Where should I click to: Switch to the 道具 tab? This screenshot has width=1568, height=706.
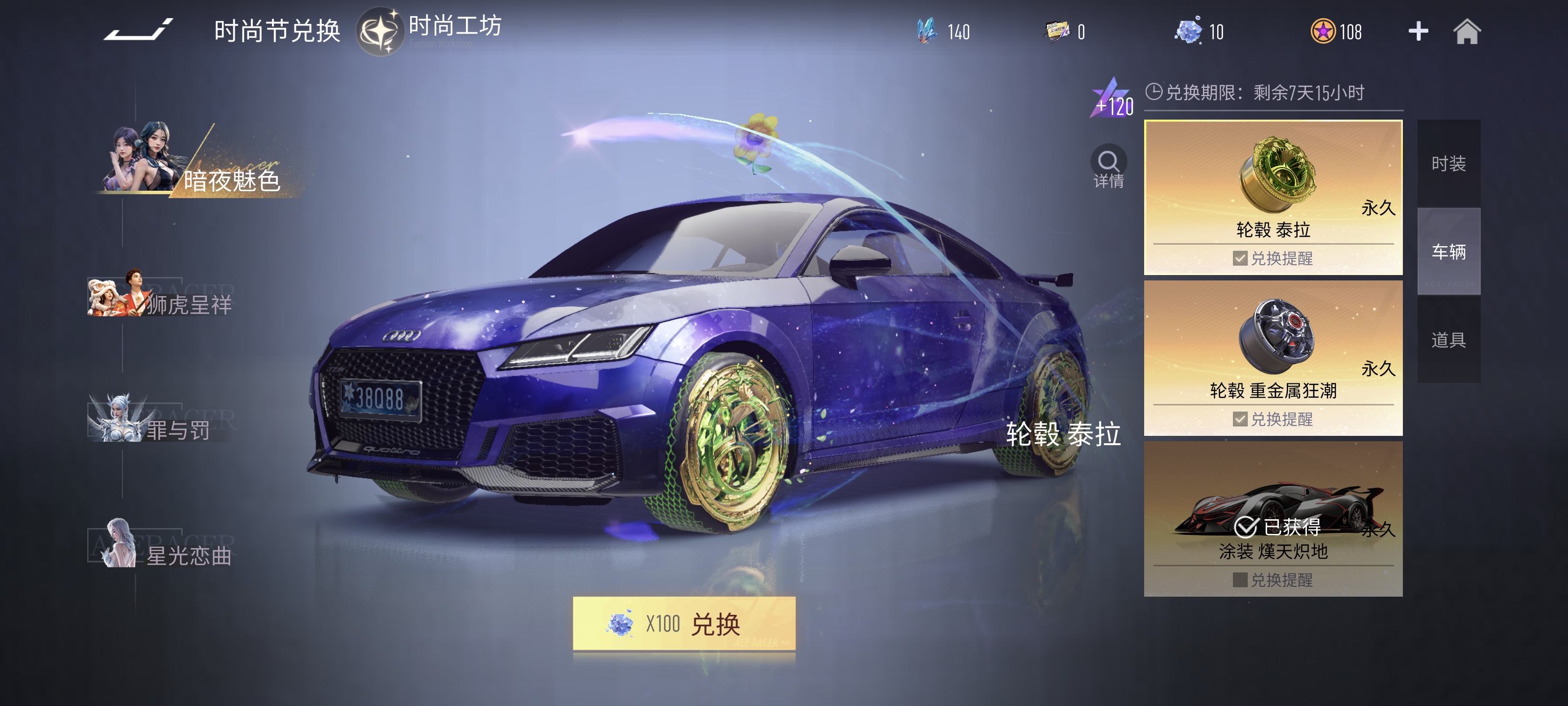point(1448,340)
